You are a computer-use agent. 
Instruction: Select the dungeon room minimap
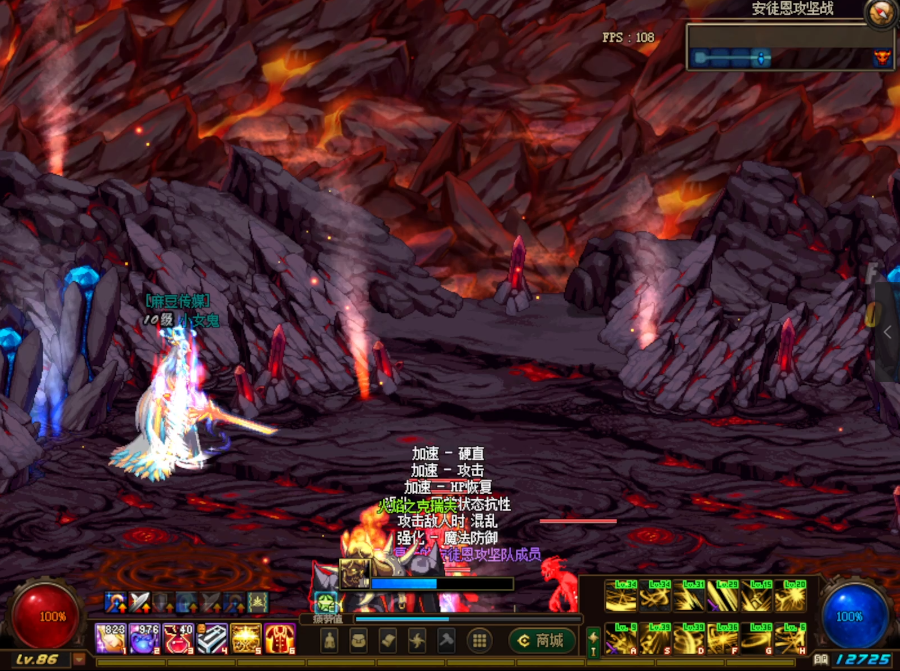pos(790,48)
